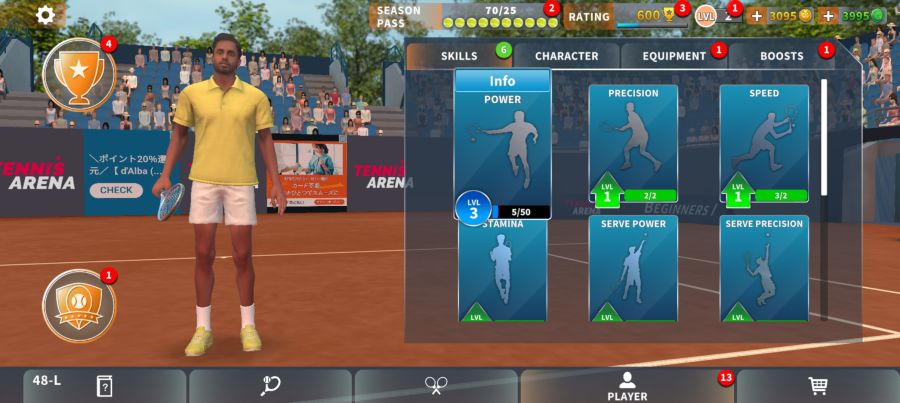Screen dimensions: 900x403
Task: Click the CHECK button on the ad banner
Action: tap(115, 190)
